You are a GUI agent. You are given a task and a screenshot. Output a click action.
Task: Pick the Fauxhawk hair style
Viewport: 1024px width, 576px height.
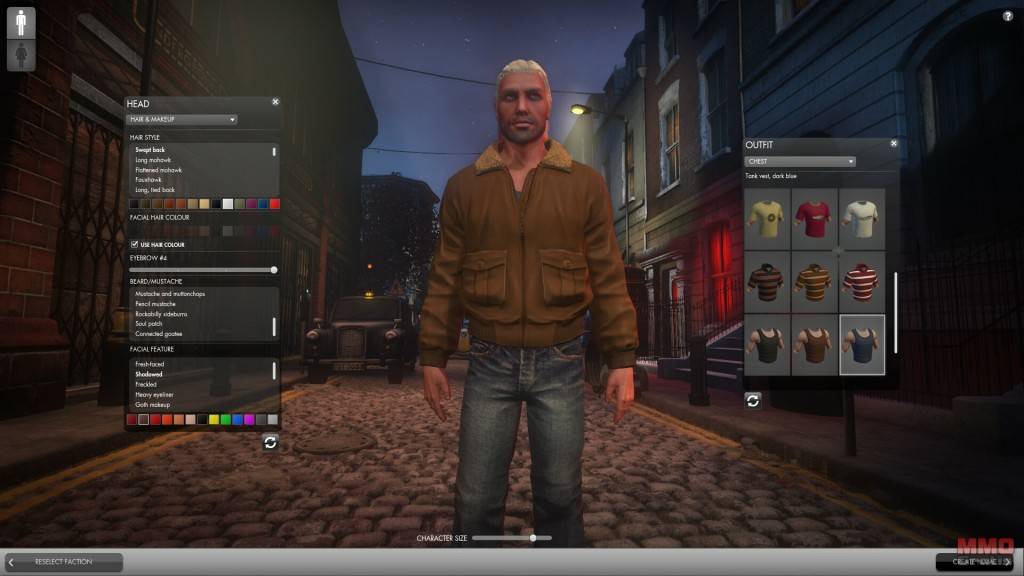tap(152, 180)
